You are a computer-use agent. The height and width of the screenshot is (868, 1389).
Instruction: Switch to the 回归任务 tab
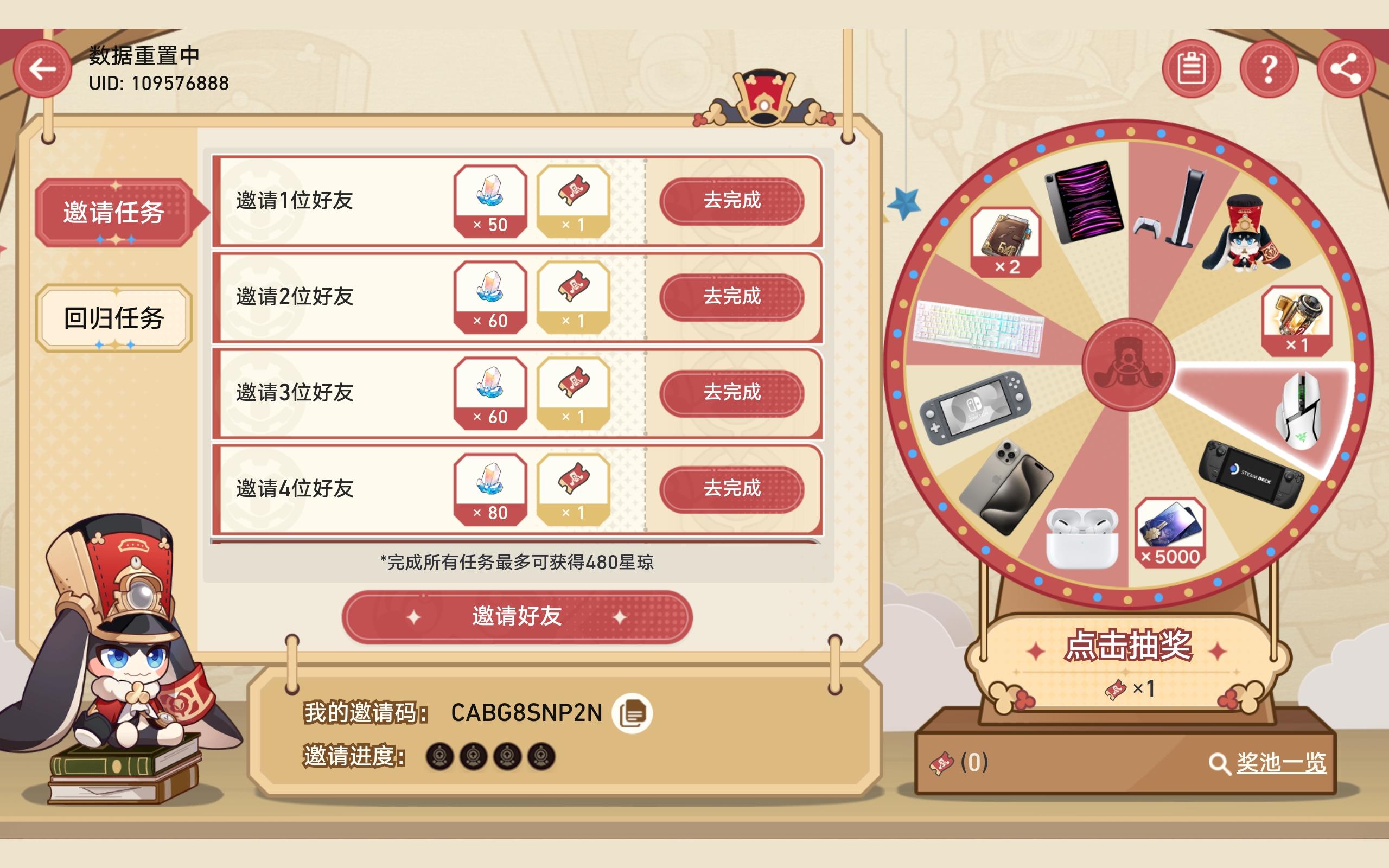(113, 318)
